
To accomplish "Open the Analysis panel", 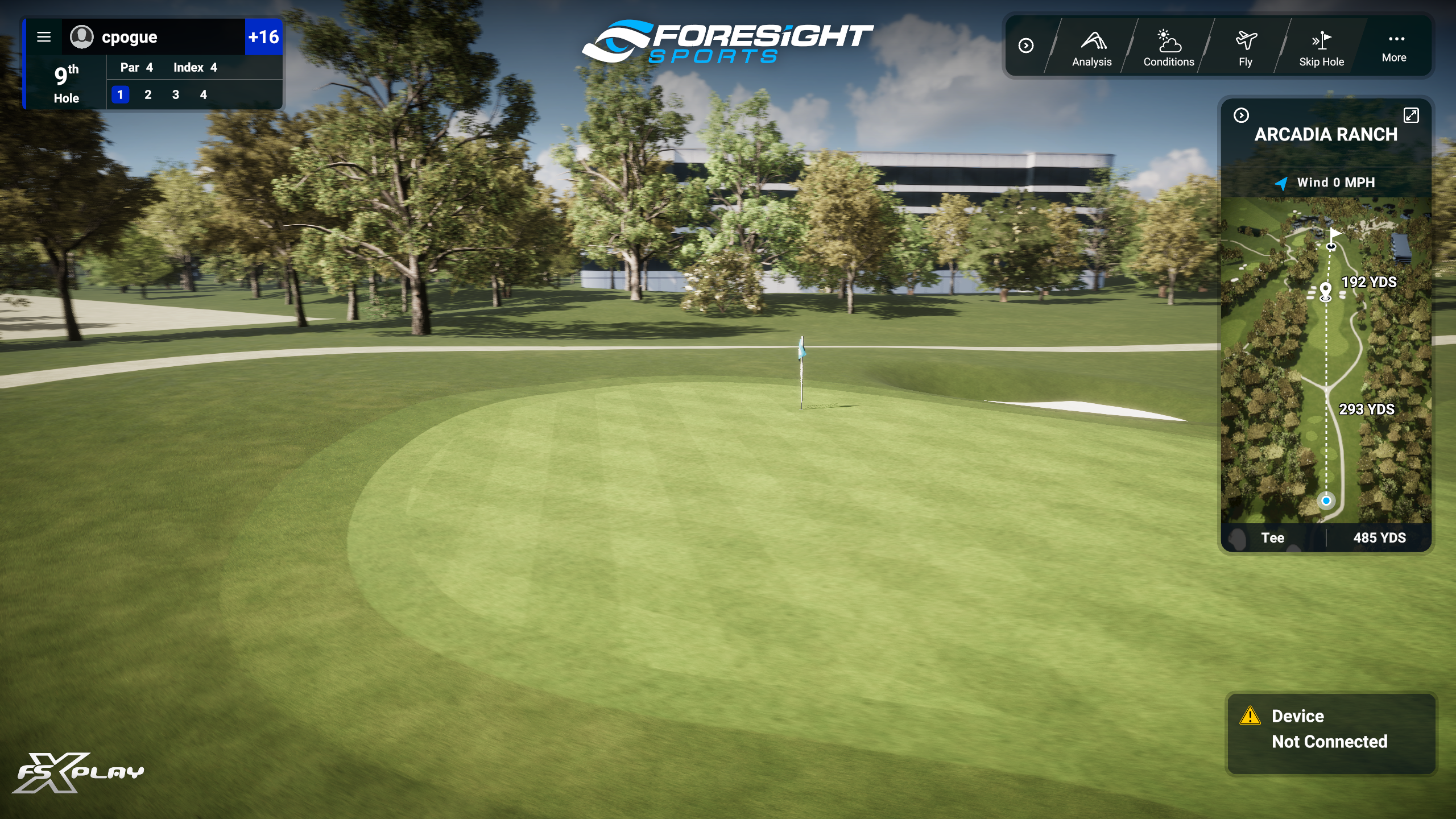I will (x=1091, y=48).
